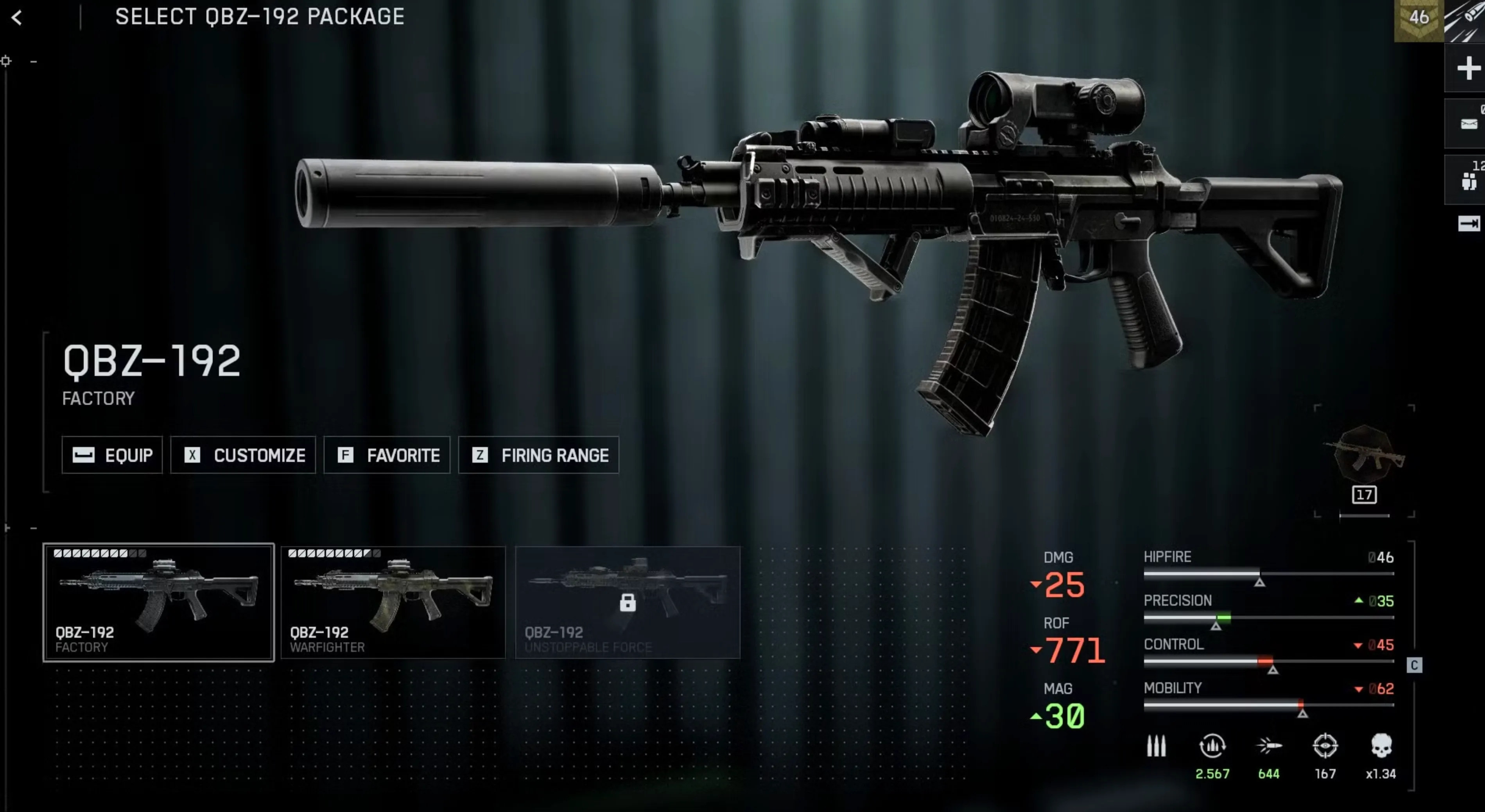Enter the Firing Range
The image size is (1485, 812).
pos(538,455)
